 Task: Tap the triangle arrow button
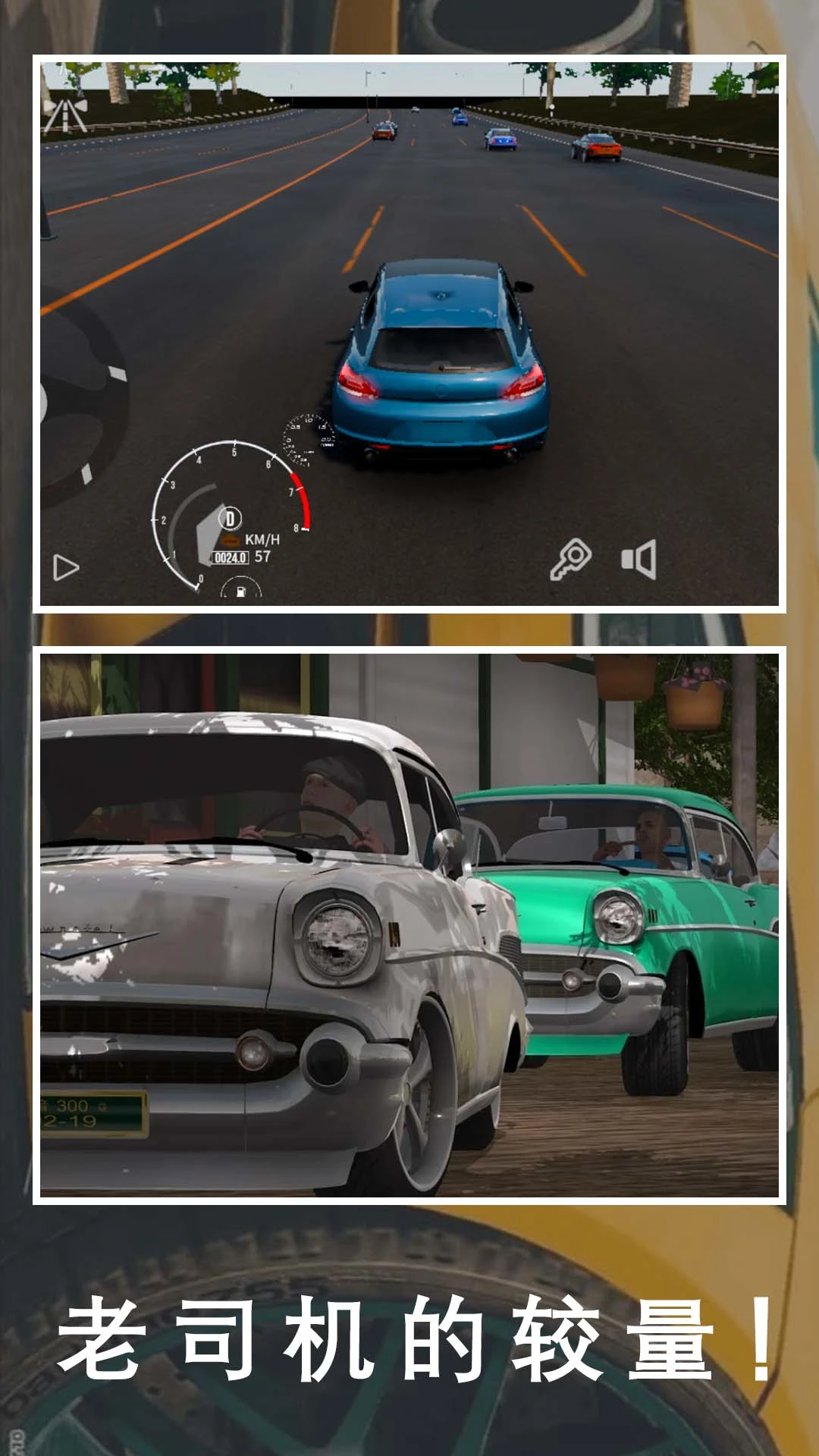tap(66, 567)
